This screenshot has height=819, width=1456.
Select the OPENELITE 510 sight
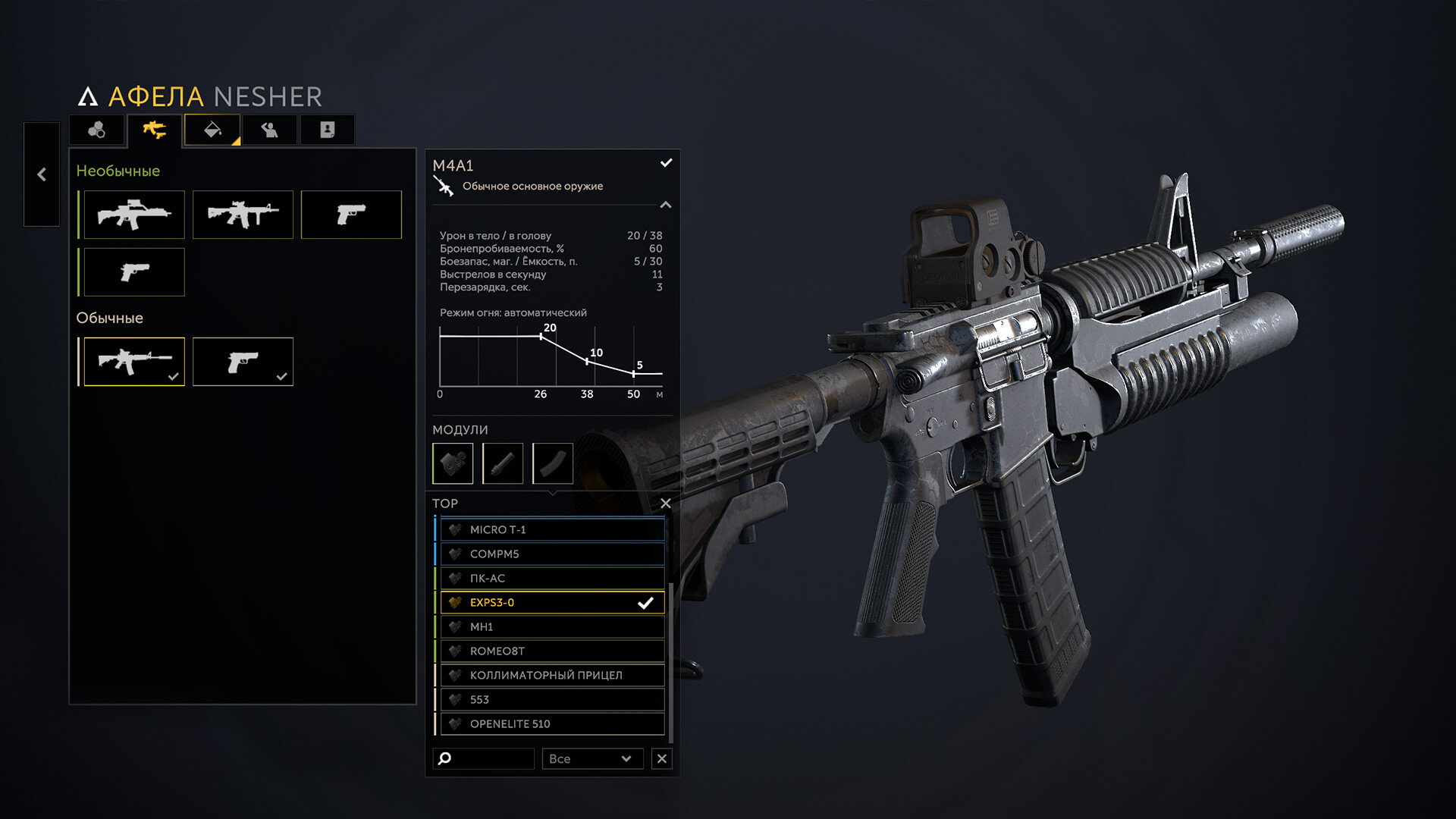click(552, 724)
